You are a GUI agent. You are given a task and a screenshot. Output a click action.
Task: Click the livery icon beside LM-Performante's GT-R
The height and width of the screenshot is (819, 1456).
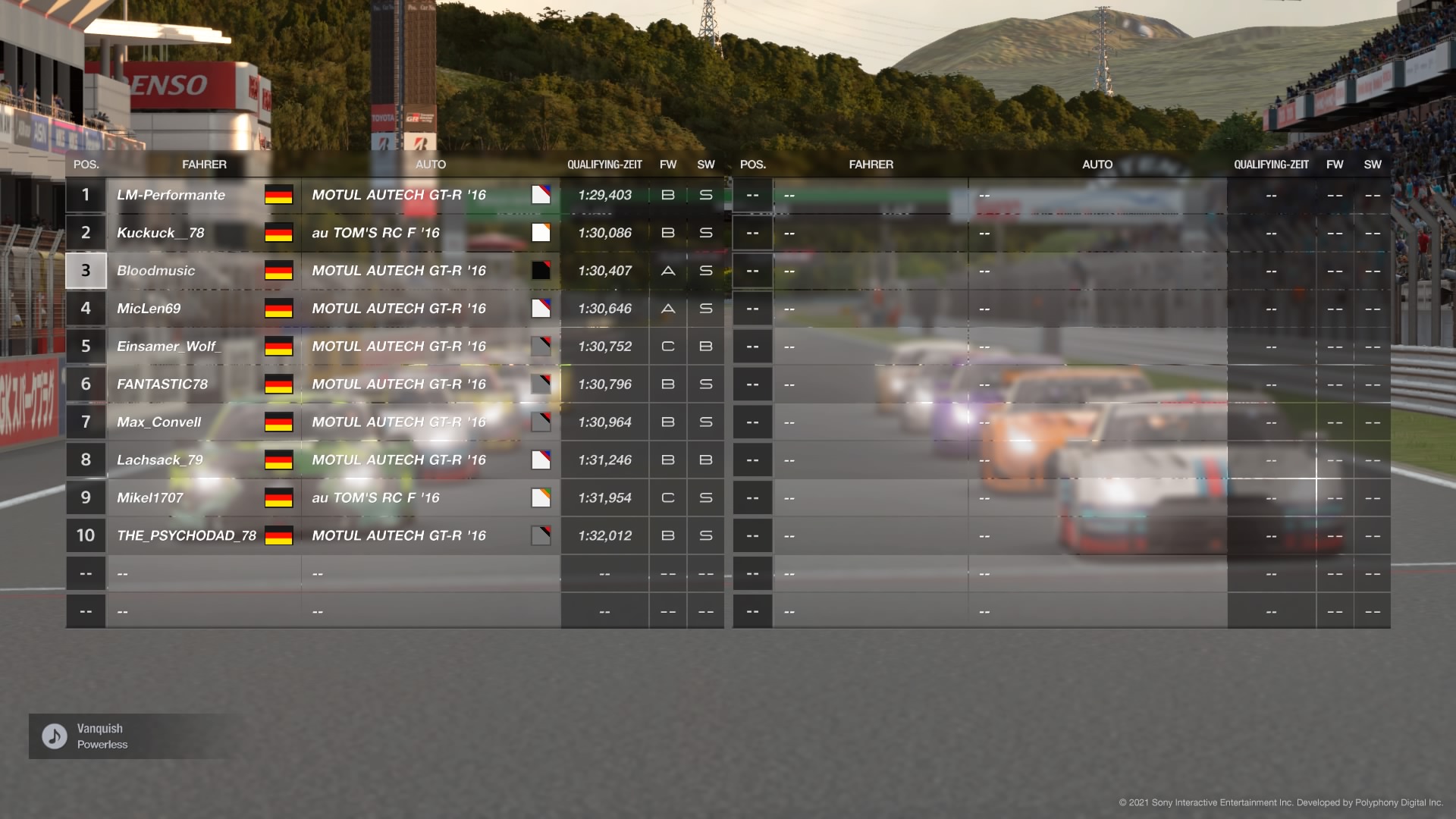coord(541,195)
